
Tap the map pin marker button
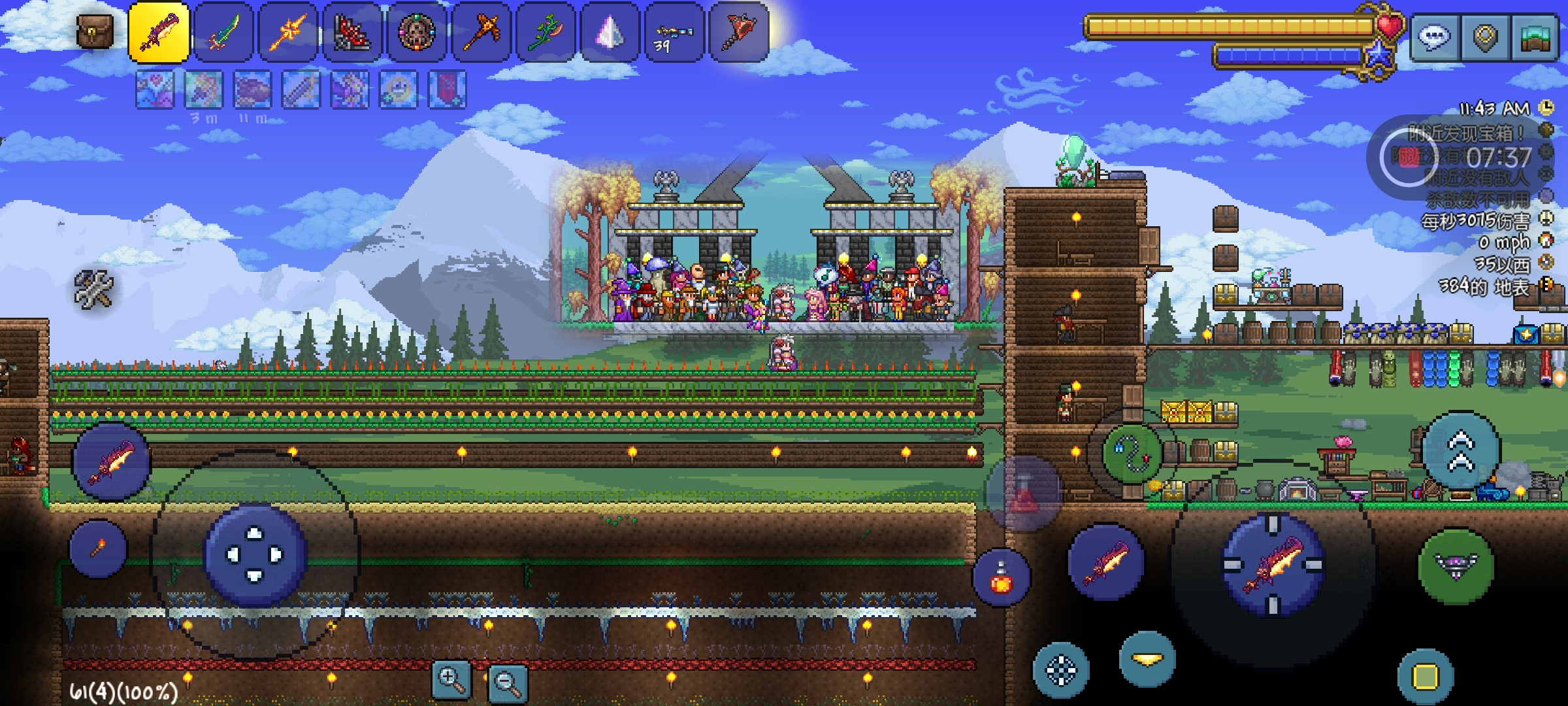point(1484,38)
